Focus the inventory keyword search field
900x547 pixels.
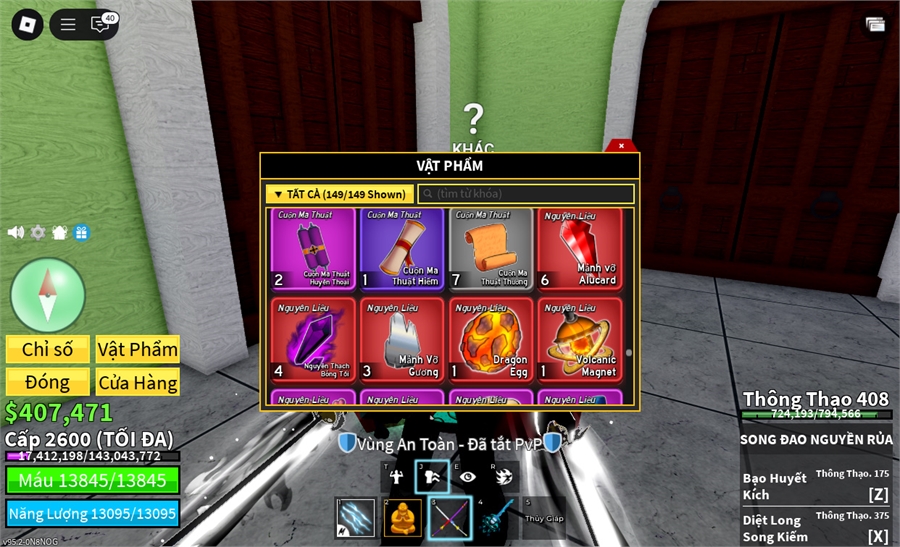(526, 194)
